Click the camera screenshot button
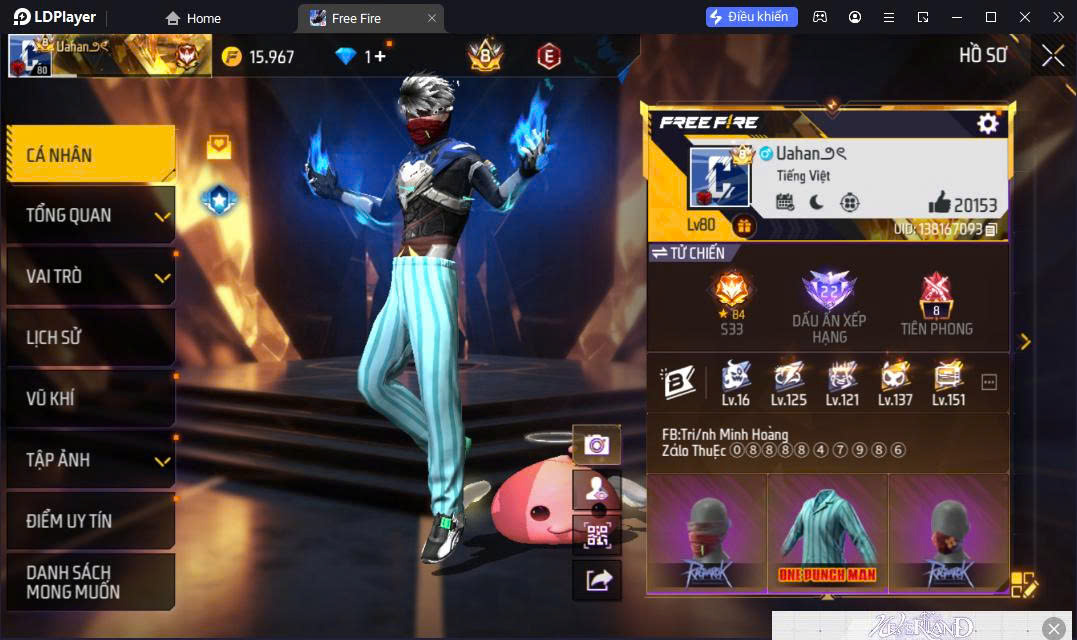Viewport: 1077px width, 640px height. pyautogui.click(x=597, y=445)
